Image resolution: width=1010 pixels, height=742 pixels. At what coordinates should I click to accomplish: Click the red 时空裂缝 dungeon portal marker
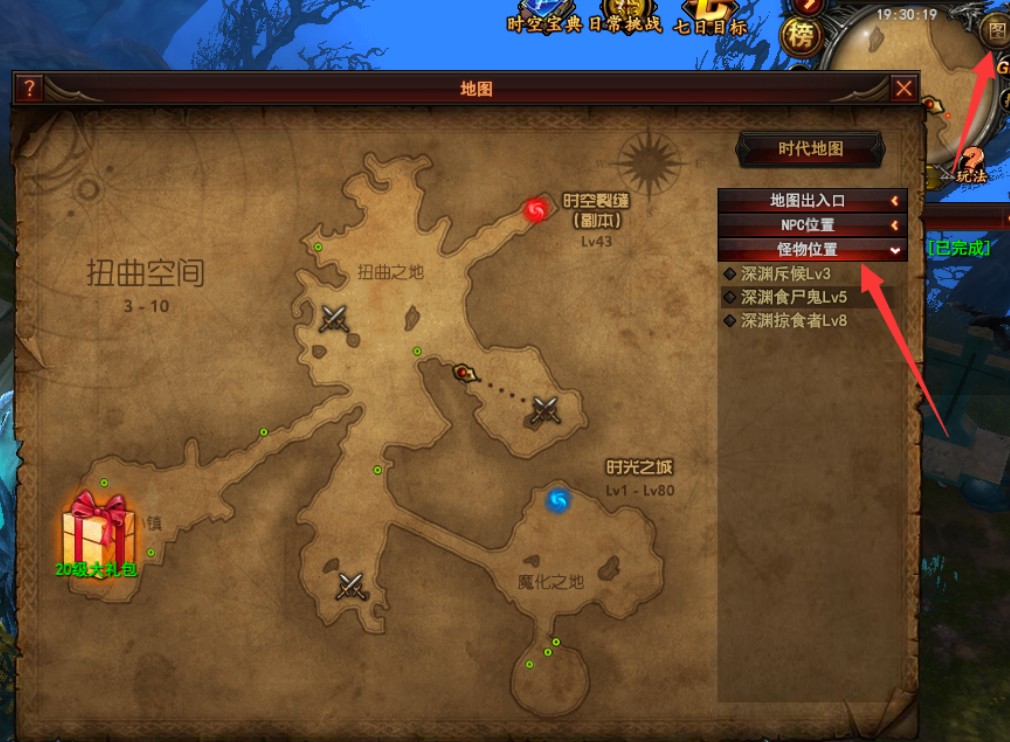(x=537, y=210)
